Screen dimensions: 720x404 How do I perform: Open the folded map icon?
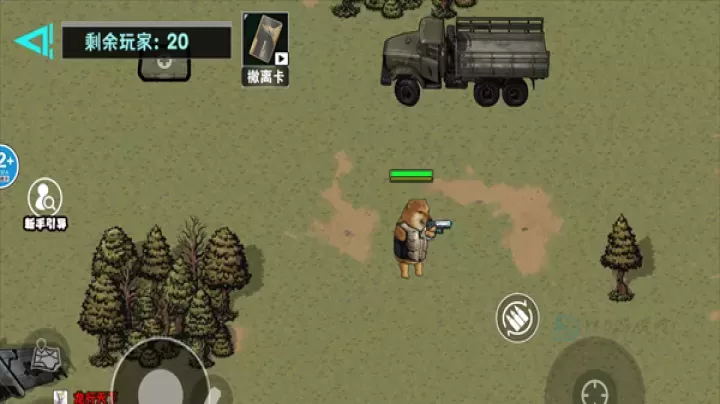pyautogui.click(x=46, y=356)
